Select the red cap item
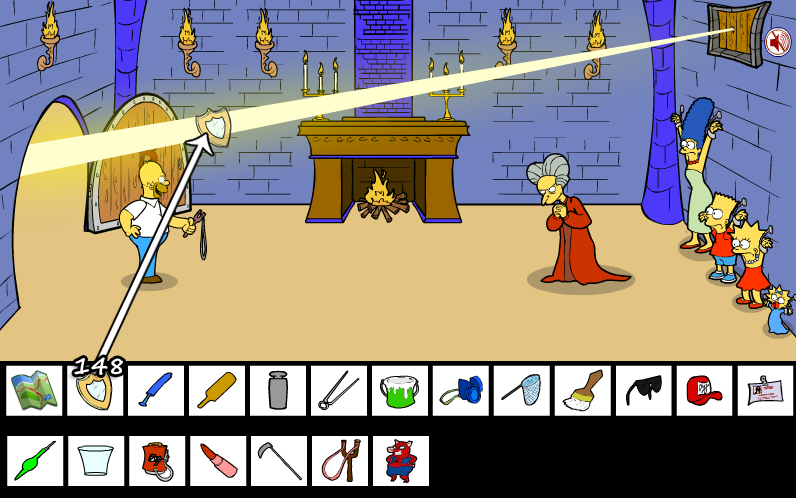Viewport: 796px width, 498px height. [705, 391]
